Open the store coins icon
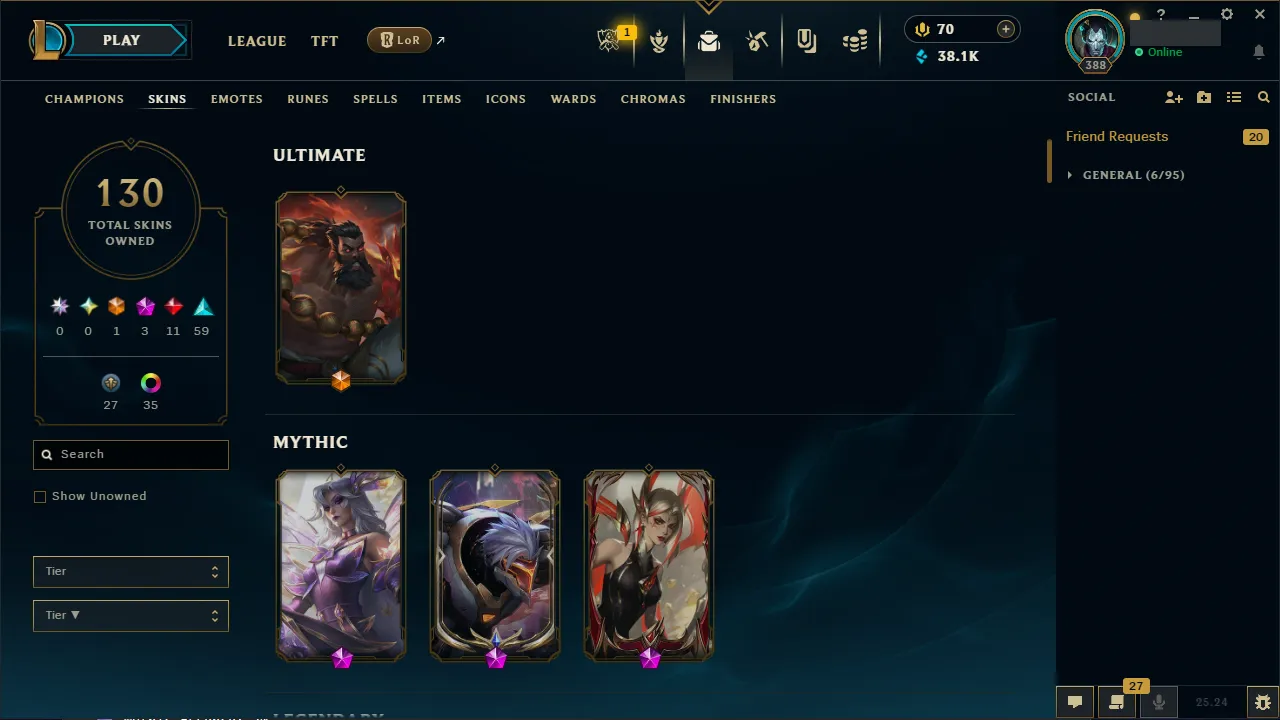 pyautogui.click(x=855, y=41)
